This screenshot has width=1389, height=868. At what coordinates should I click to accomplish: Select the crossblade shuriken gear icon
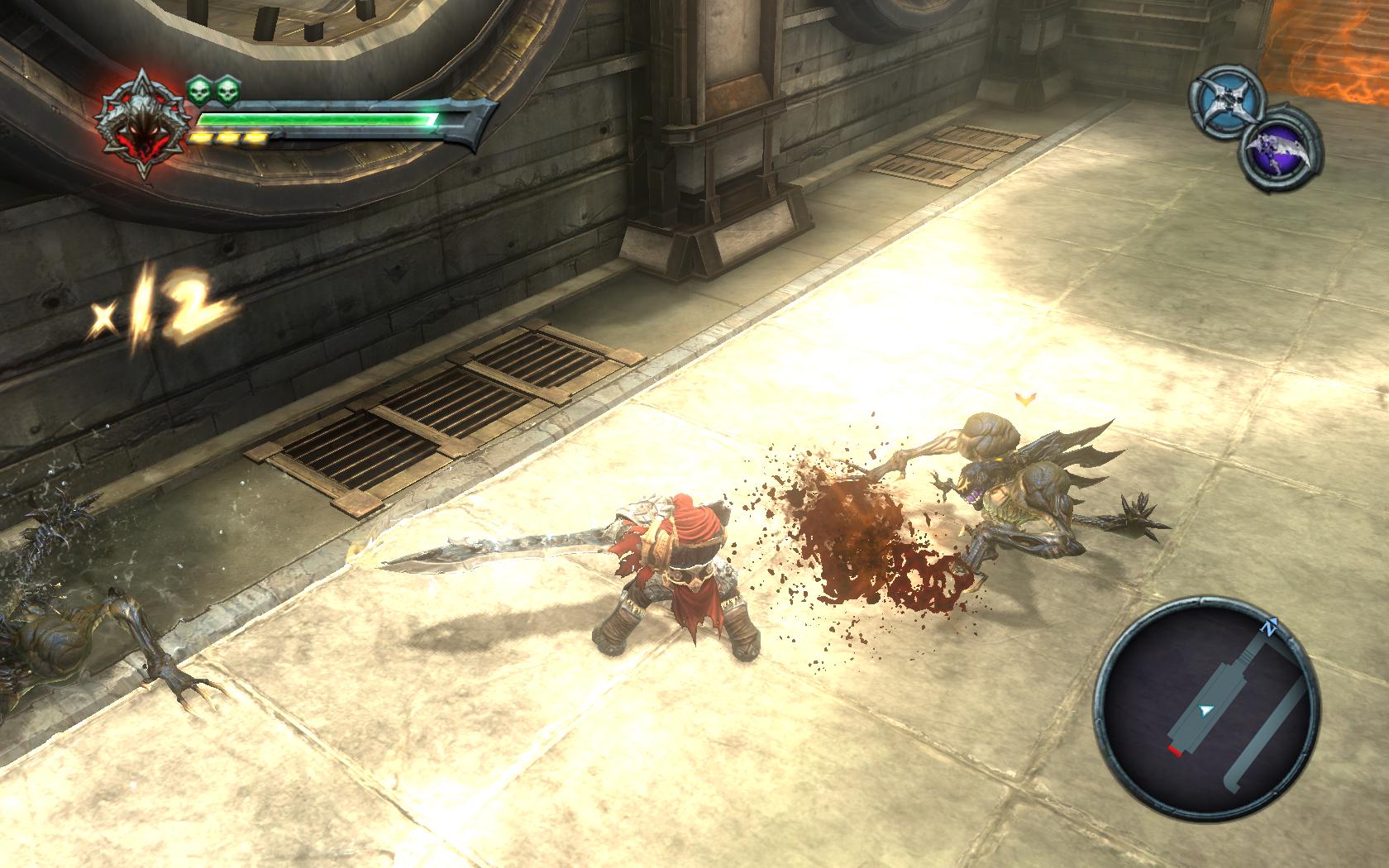pos(1227,103)
